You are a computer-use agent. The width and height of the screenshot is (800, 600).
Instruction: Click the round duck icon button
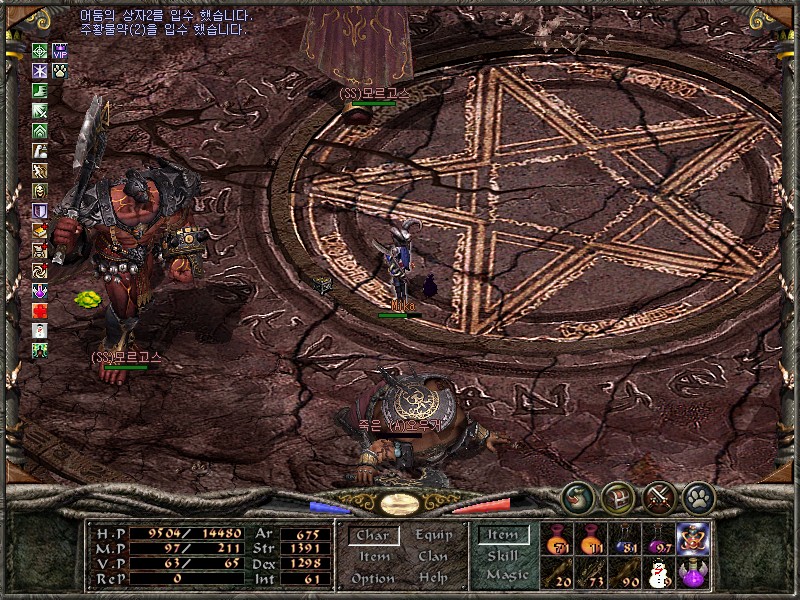click(x=577, y=495)
